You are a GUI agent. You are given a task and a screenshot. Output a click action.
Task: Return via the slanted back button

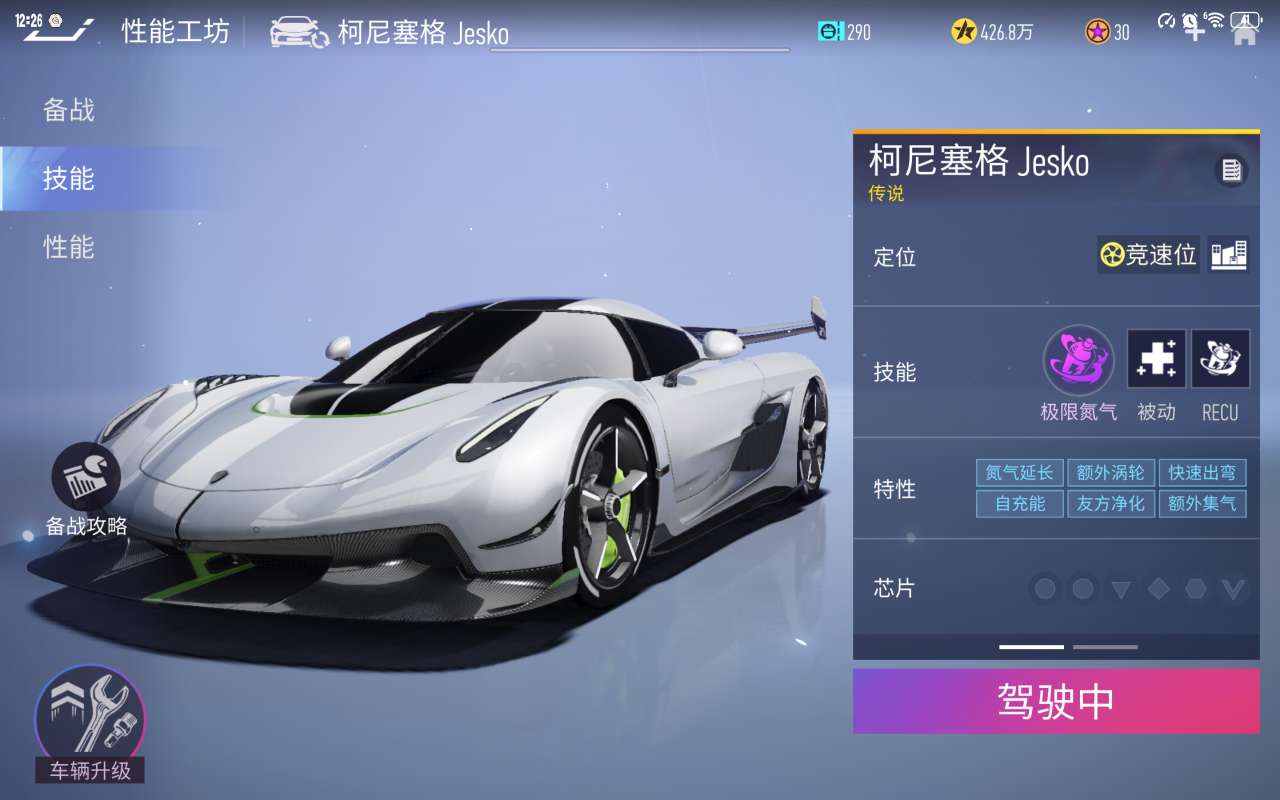point(58,31)
